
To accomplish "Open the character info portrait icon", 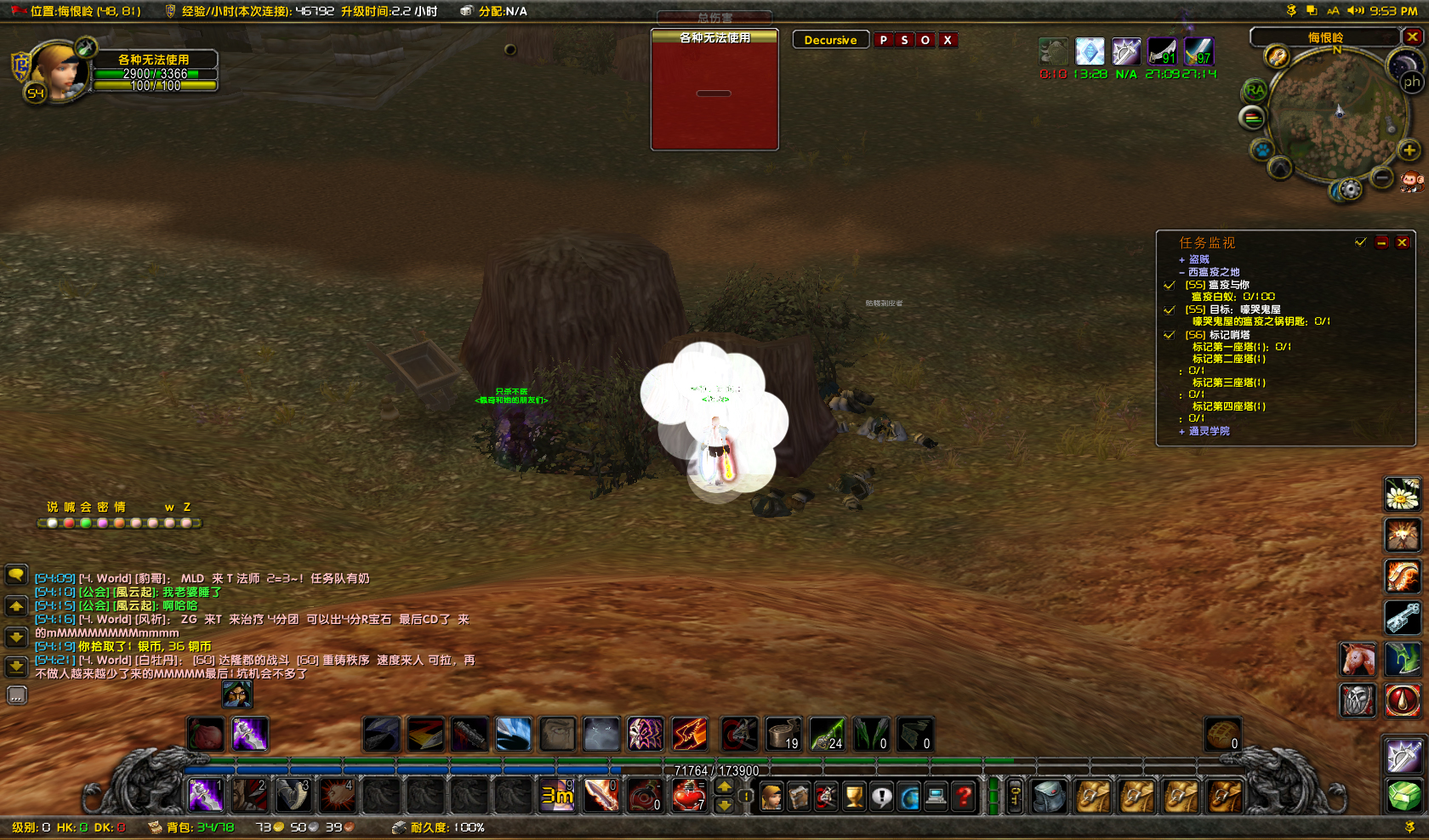I will coord(771,795).
